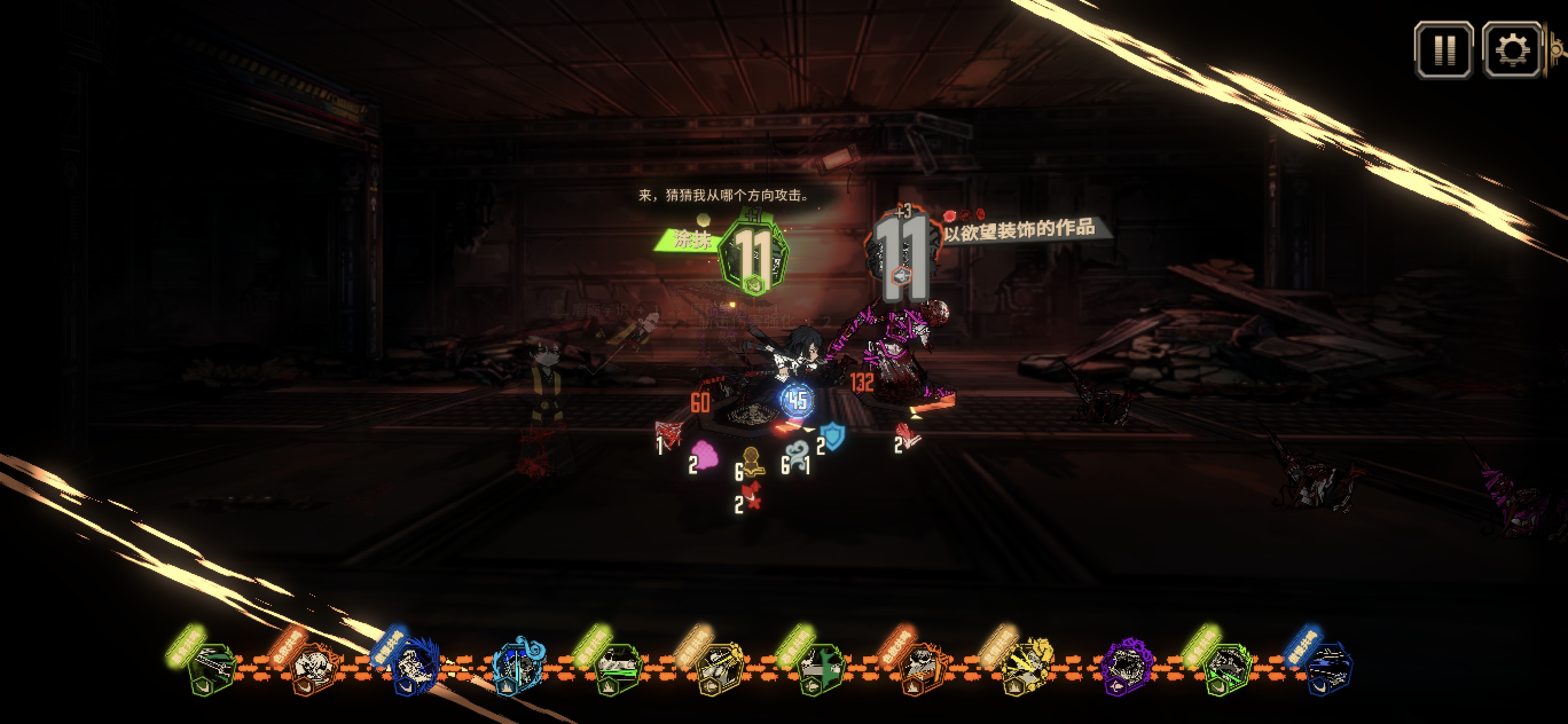Open the gear settings menu
1568x724 pixels.
coord(1512,50)
